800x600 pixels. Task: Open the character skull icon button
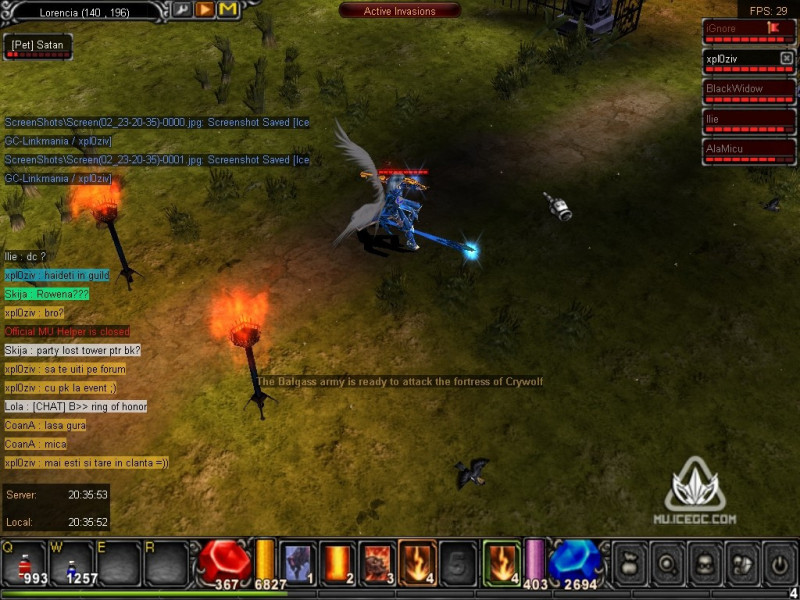click(705, 563)
